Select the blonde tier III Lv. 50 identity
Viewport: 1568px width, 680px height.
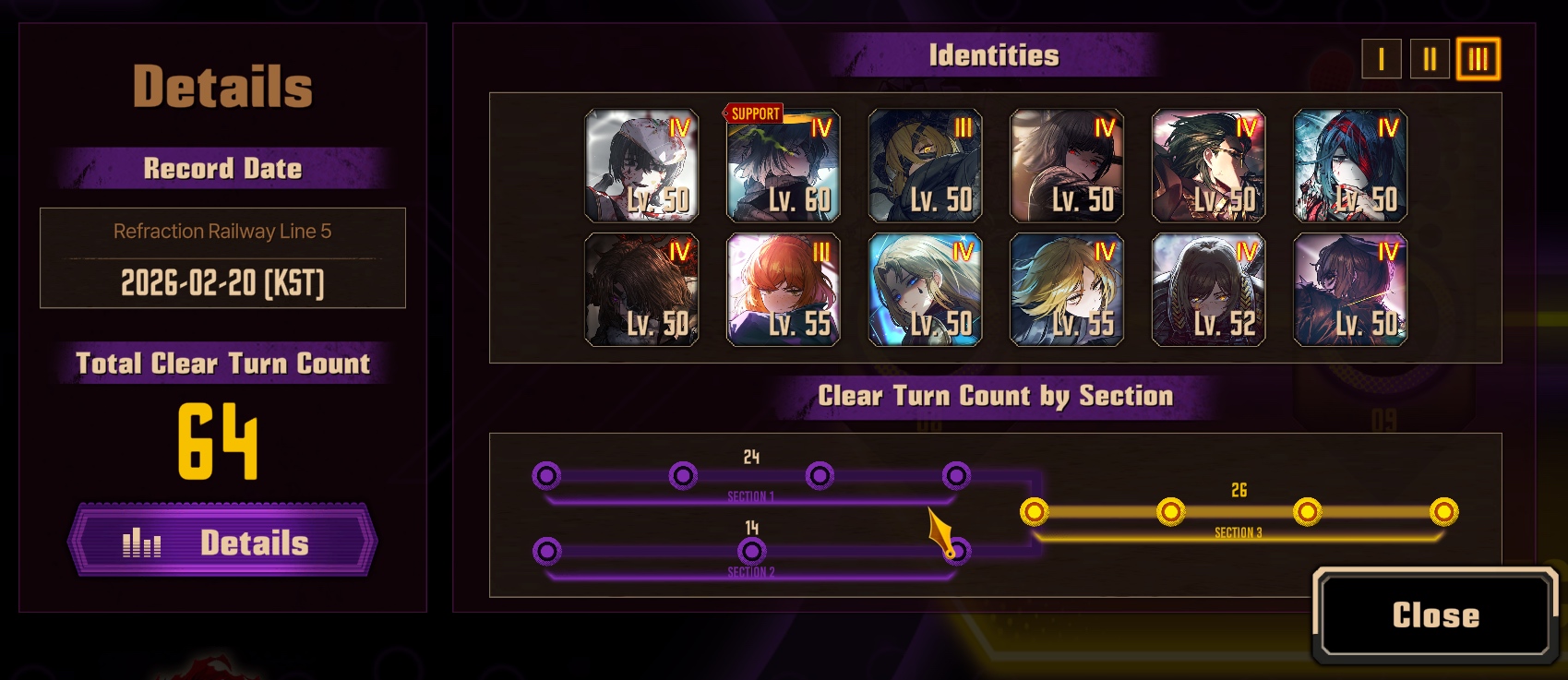tap(925, 166)
